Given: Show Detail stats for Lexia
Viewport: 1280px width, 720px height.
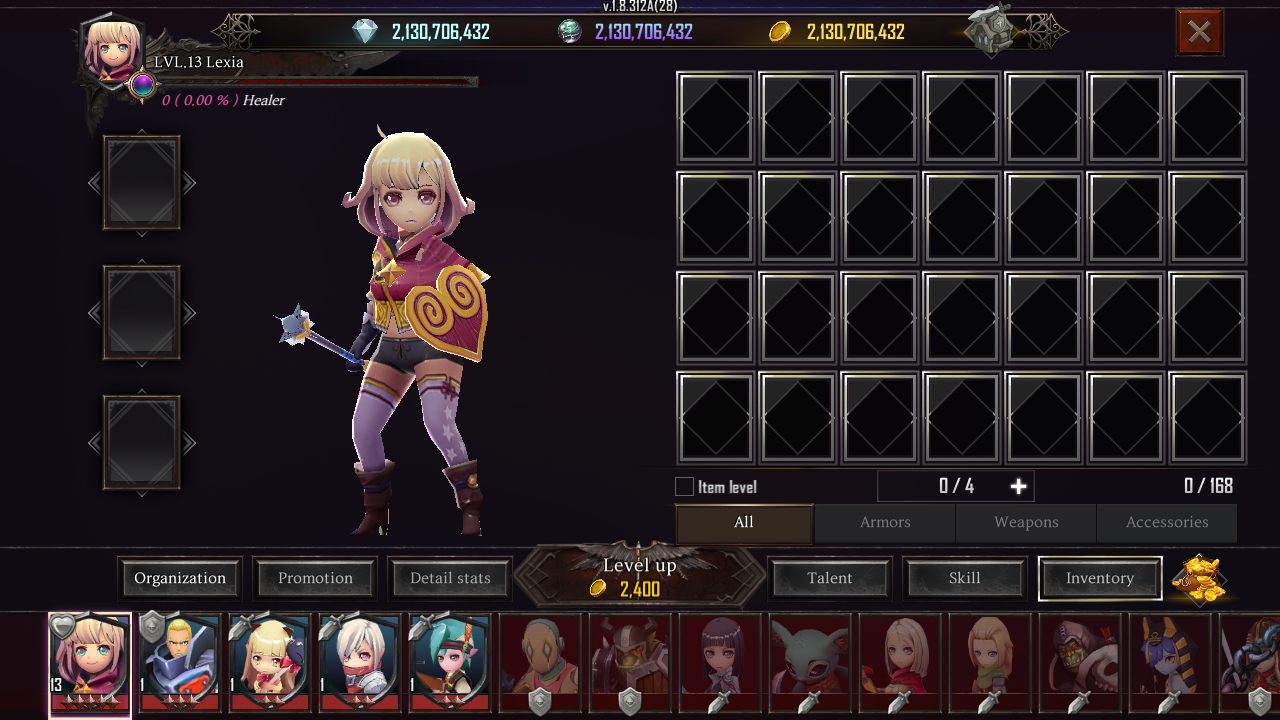Looking at the screenshot, I should [x=450, y=578].
